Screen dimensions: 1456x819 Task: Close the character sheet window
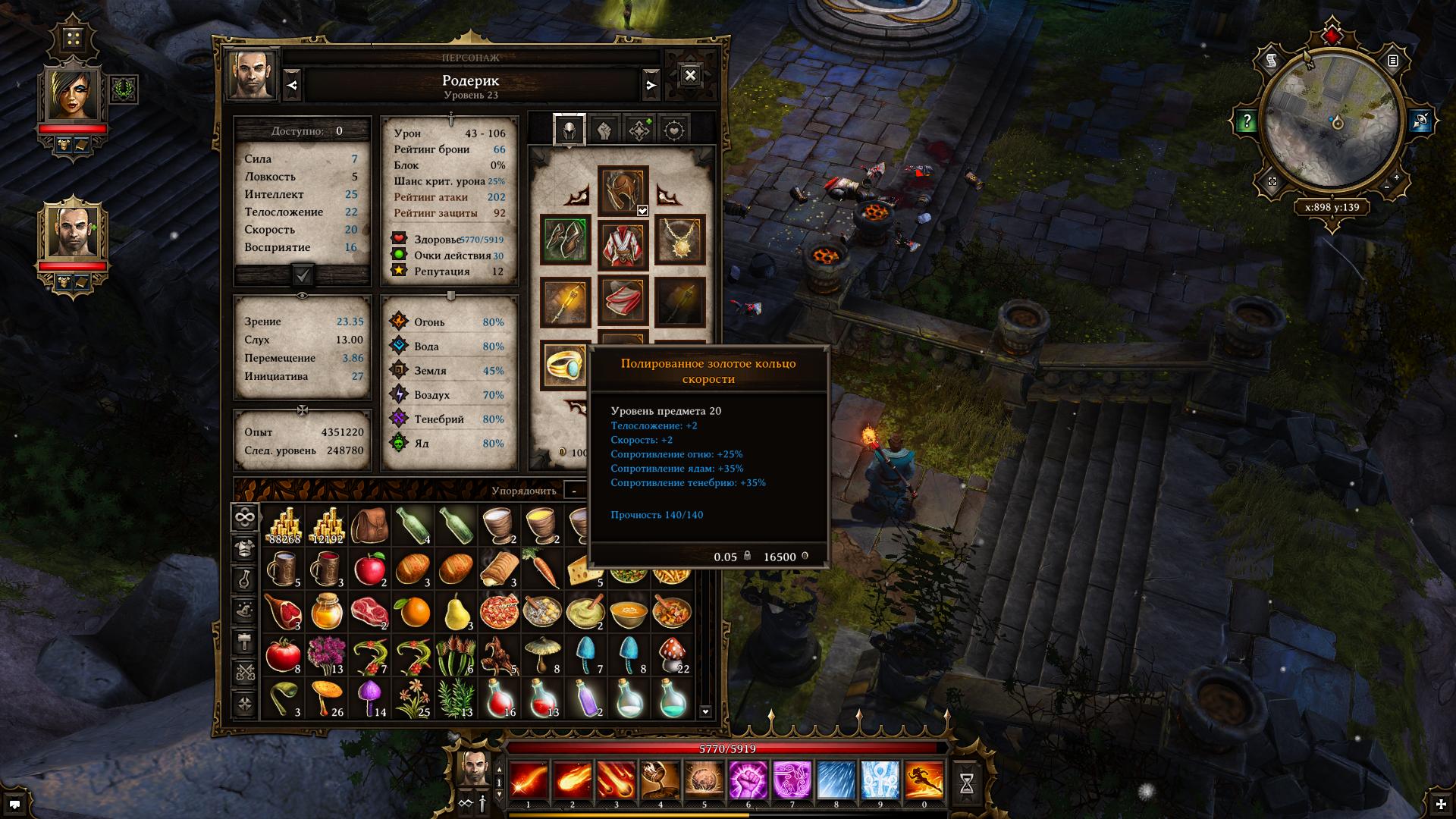[x=690, y=76]
